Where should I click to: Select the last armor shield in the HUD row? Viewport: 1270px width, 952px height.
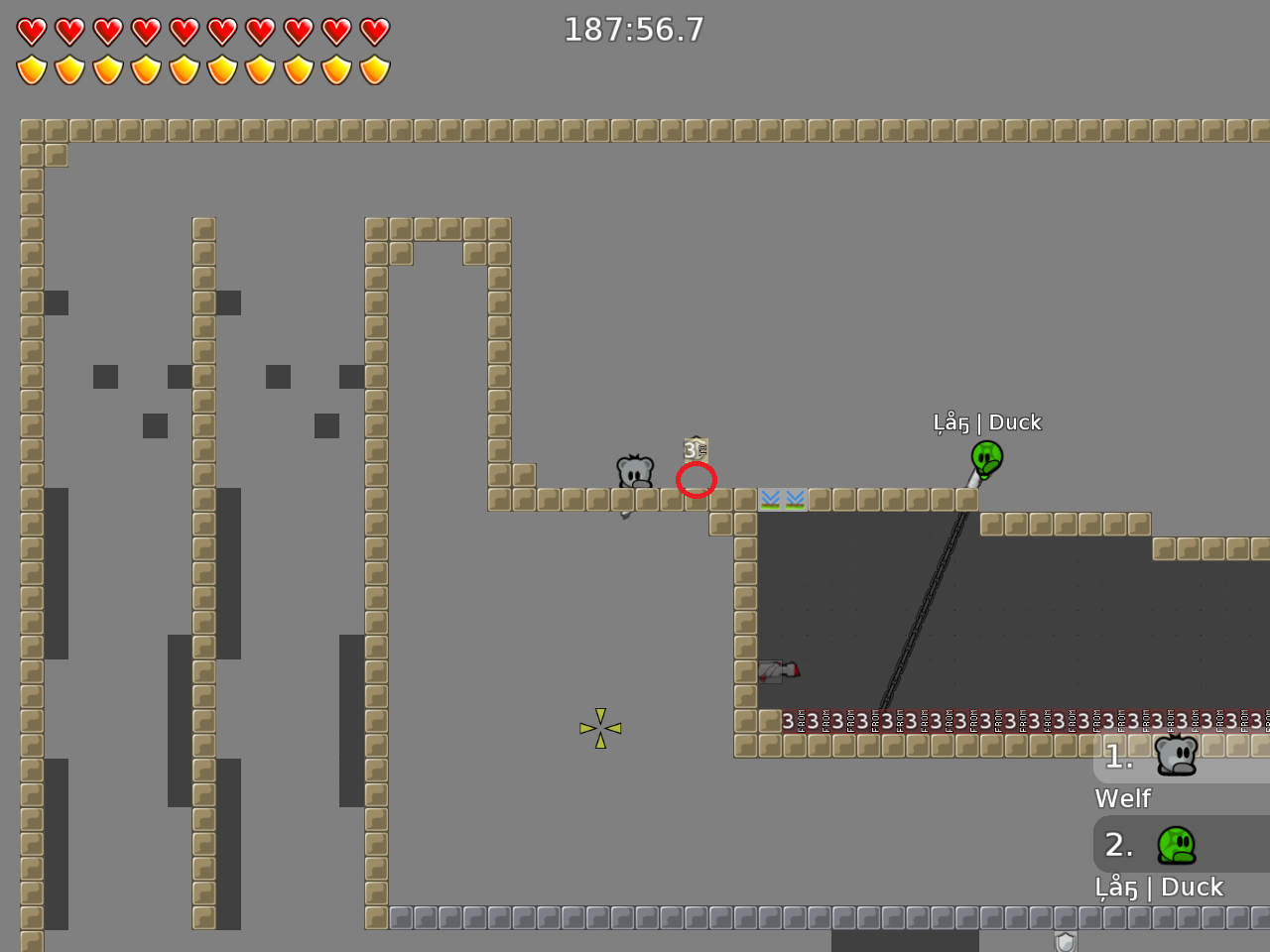pos(374,69)
